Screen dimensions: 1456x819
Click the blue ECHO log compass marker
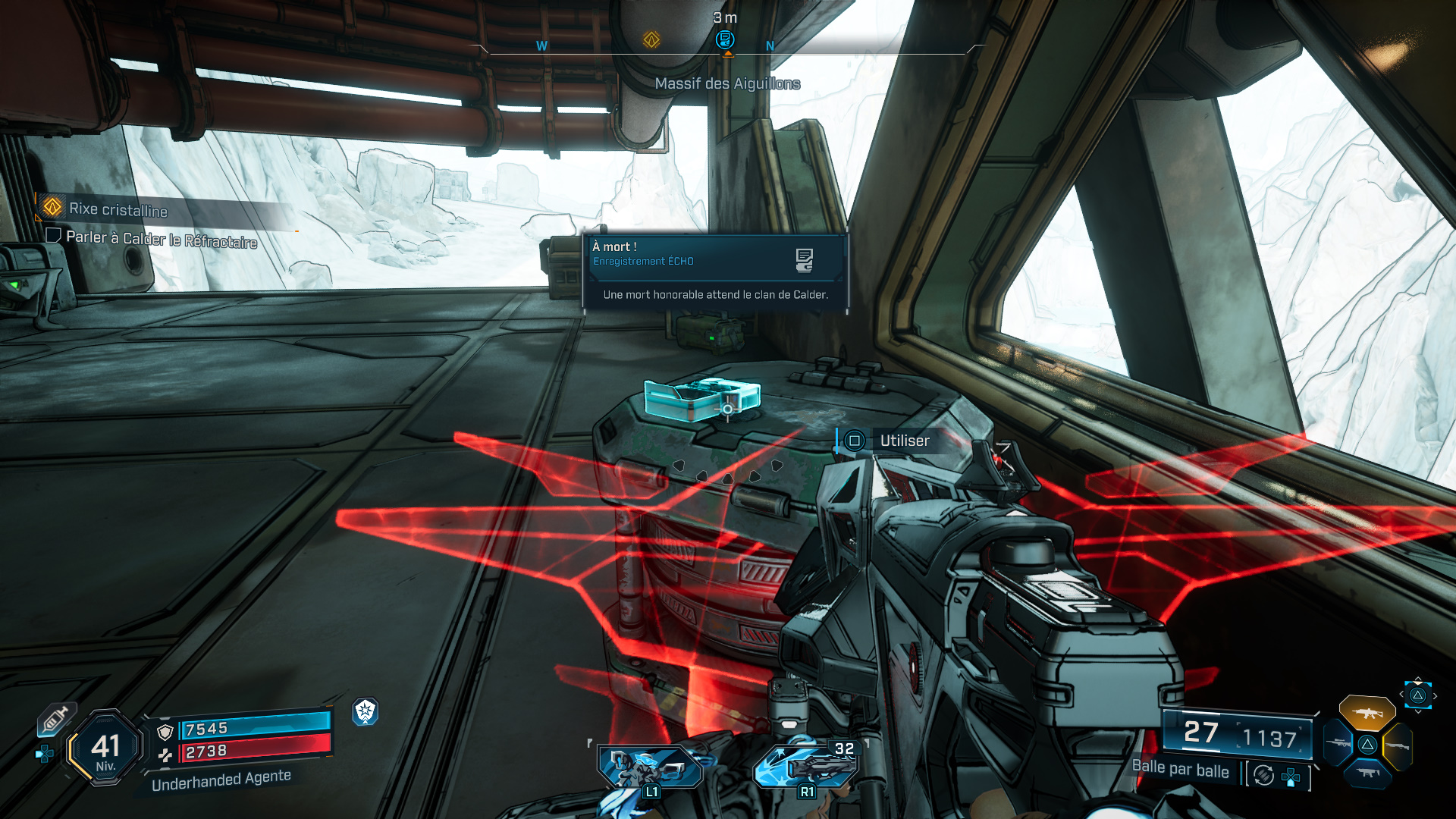725,39
